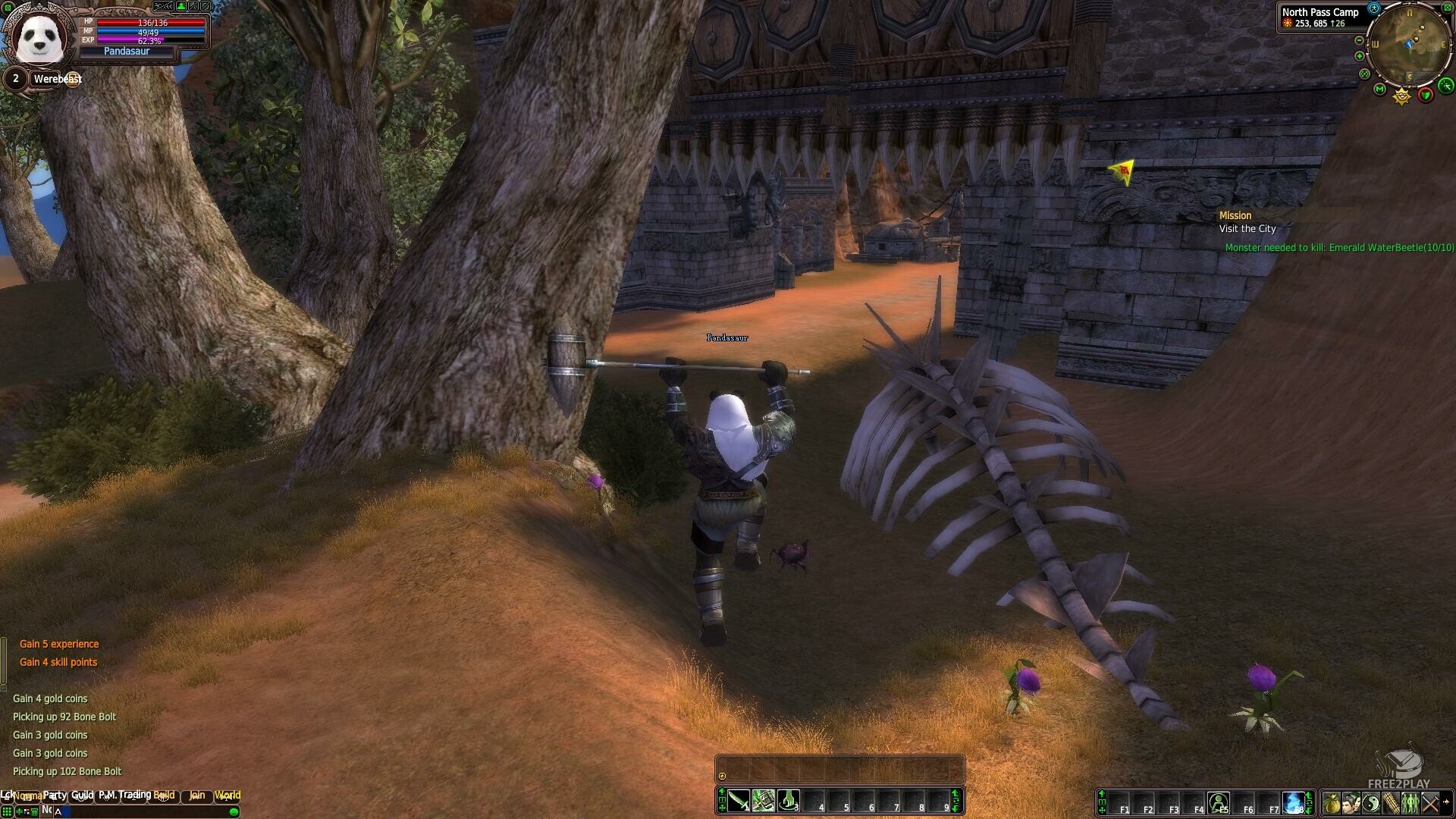Open the circular minimap

point(1409,43)
